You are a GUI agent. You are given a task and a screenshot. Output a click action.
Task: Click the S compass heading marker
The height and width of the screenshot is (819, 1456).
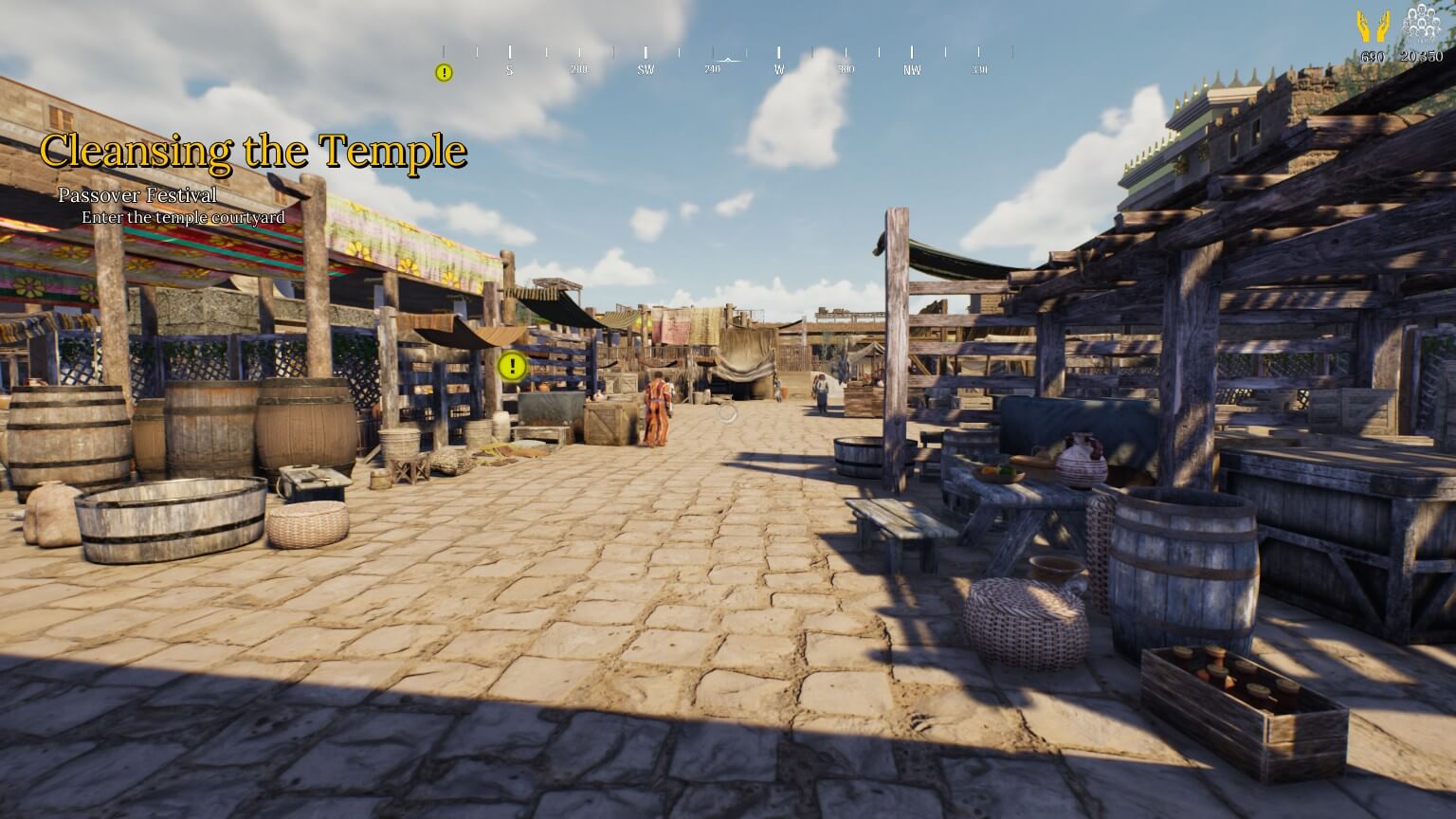coord(508,69)
